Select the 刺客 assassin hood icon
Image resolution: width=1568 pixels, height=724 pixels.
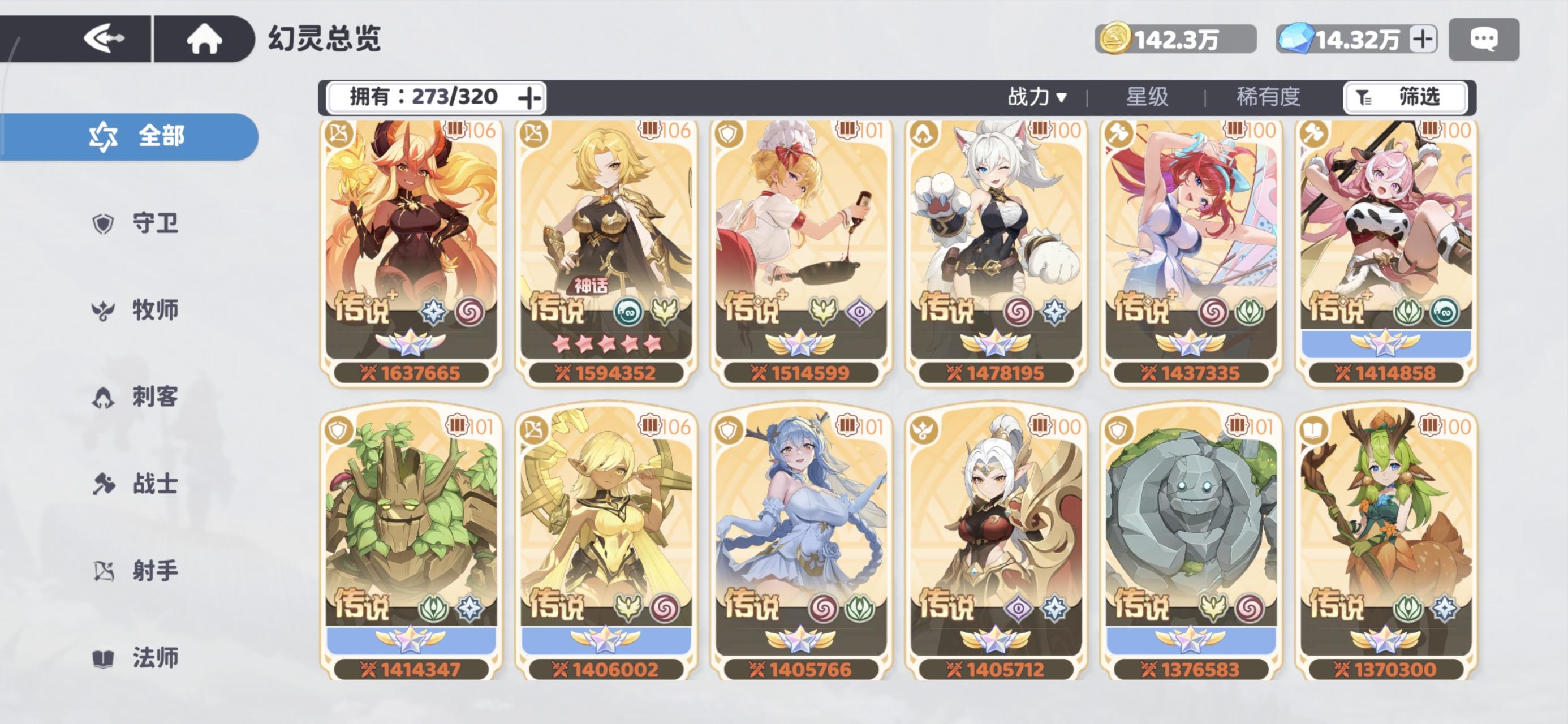pyautogui.click(x=105, y=398)
